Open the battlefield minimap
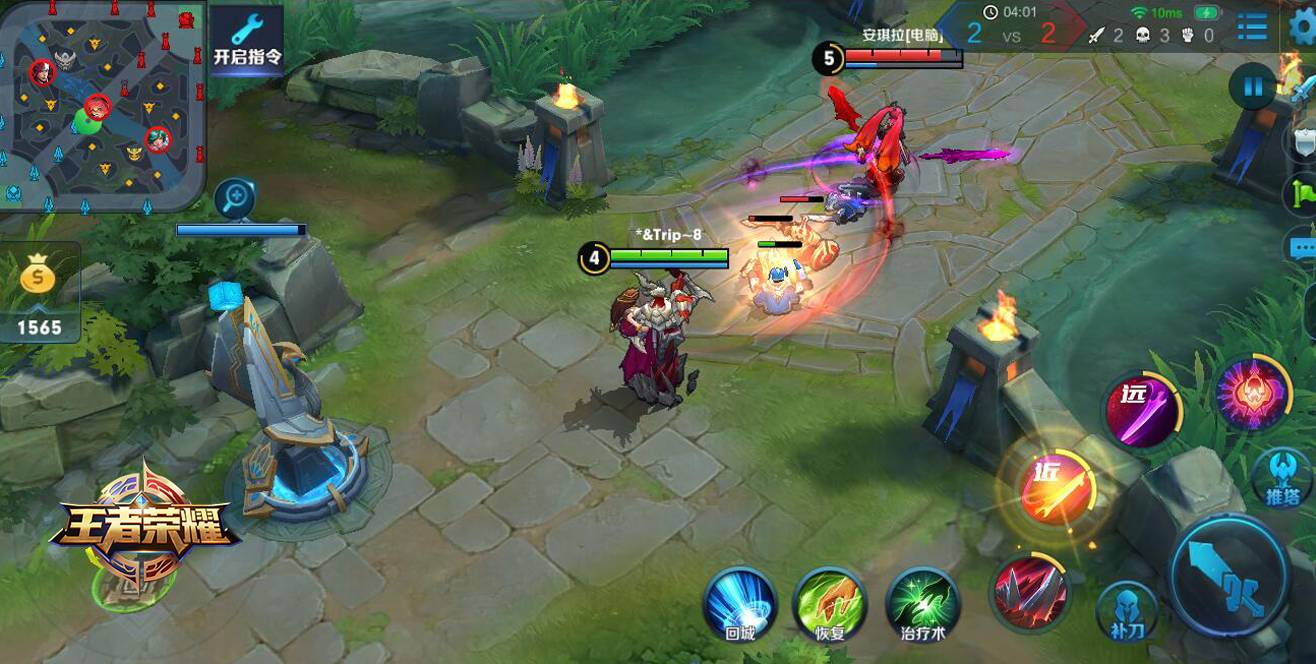The width and height of the screenshot is (1316, 664). click(x=100, y=104)
